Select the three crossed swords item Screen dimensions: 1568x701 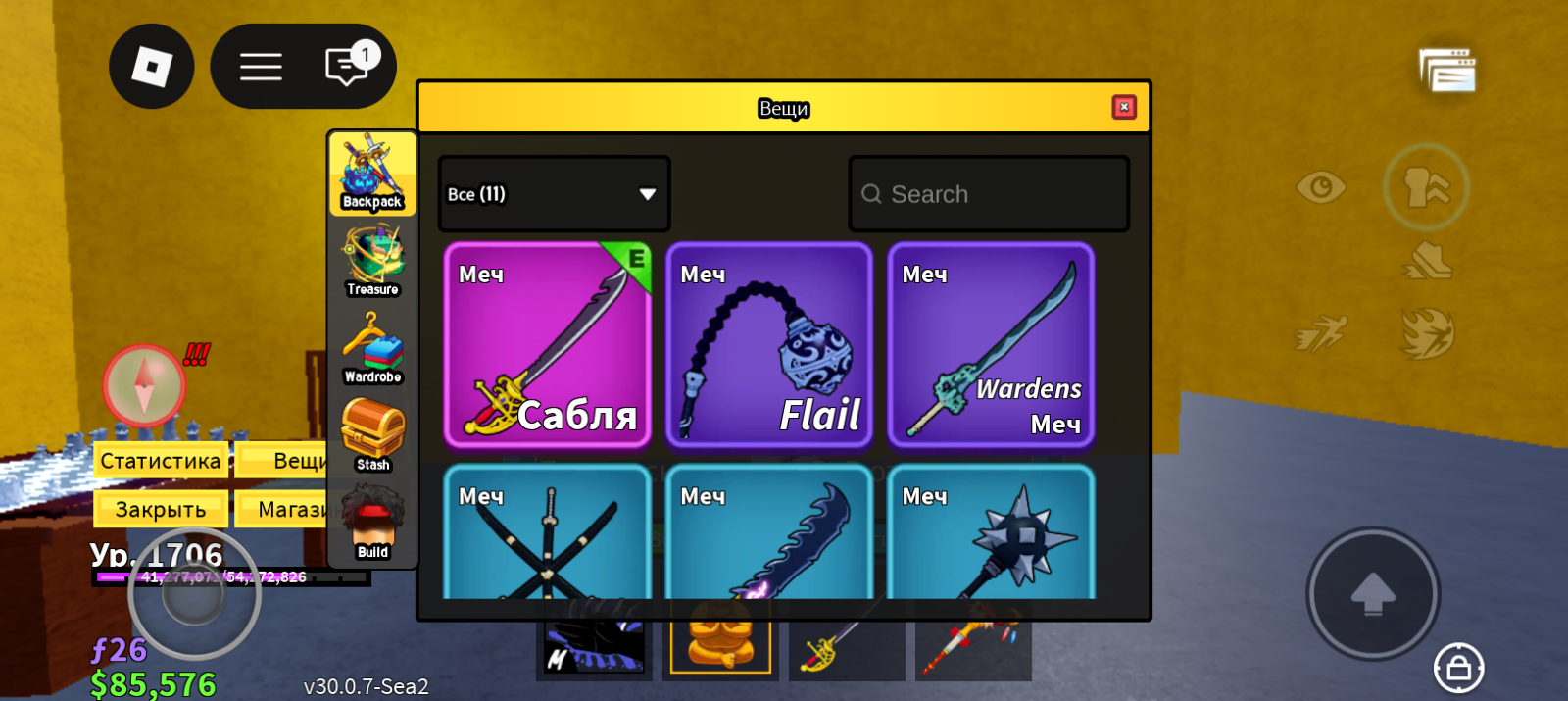548,534
